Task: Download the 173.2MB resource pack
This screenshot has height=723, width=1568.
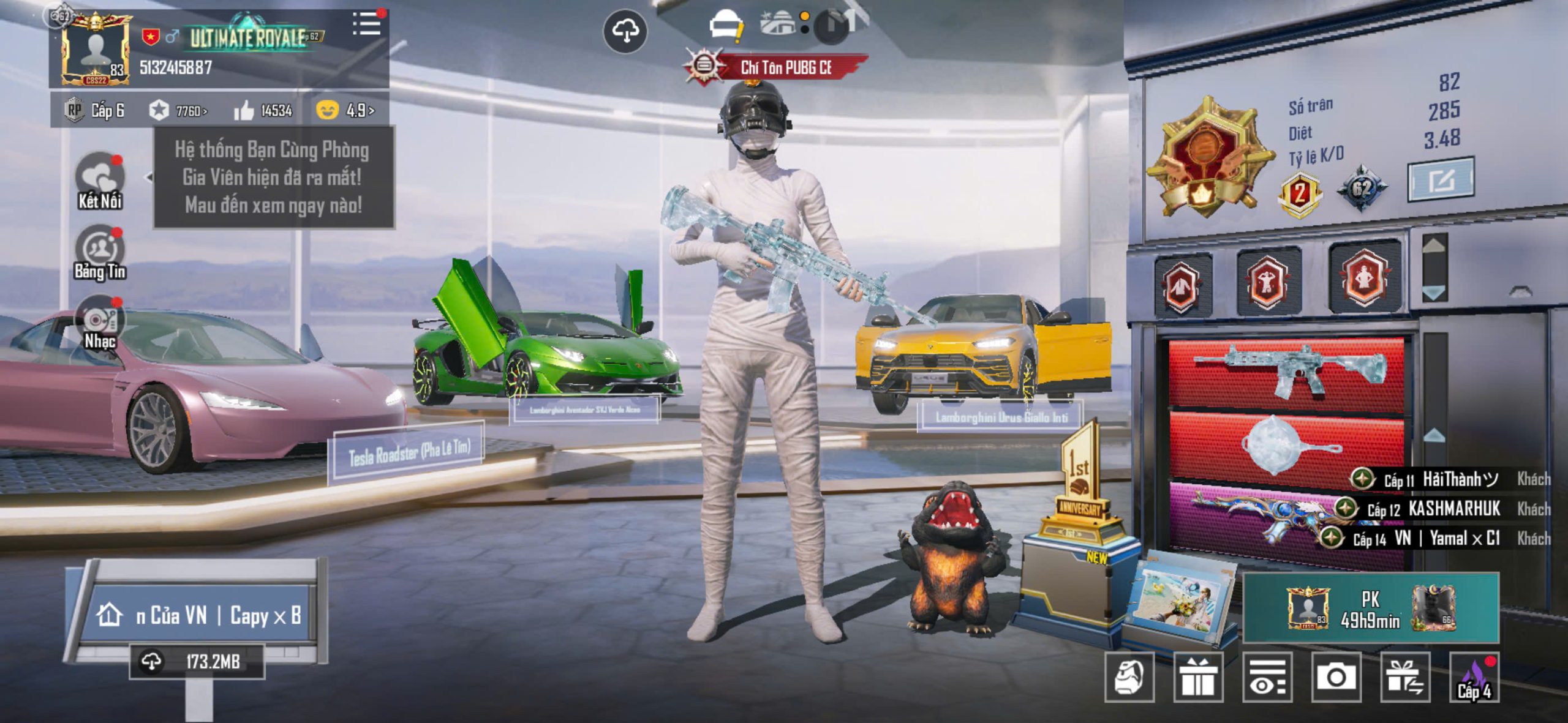Action: point(197,661)
